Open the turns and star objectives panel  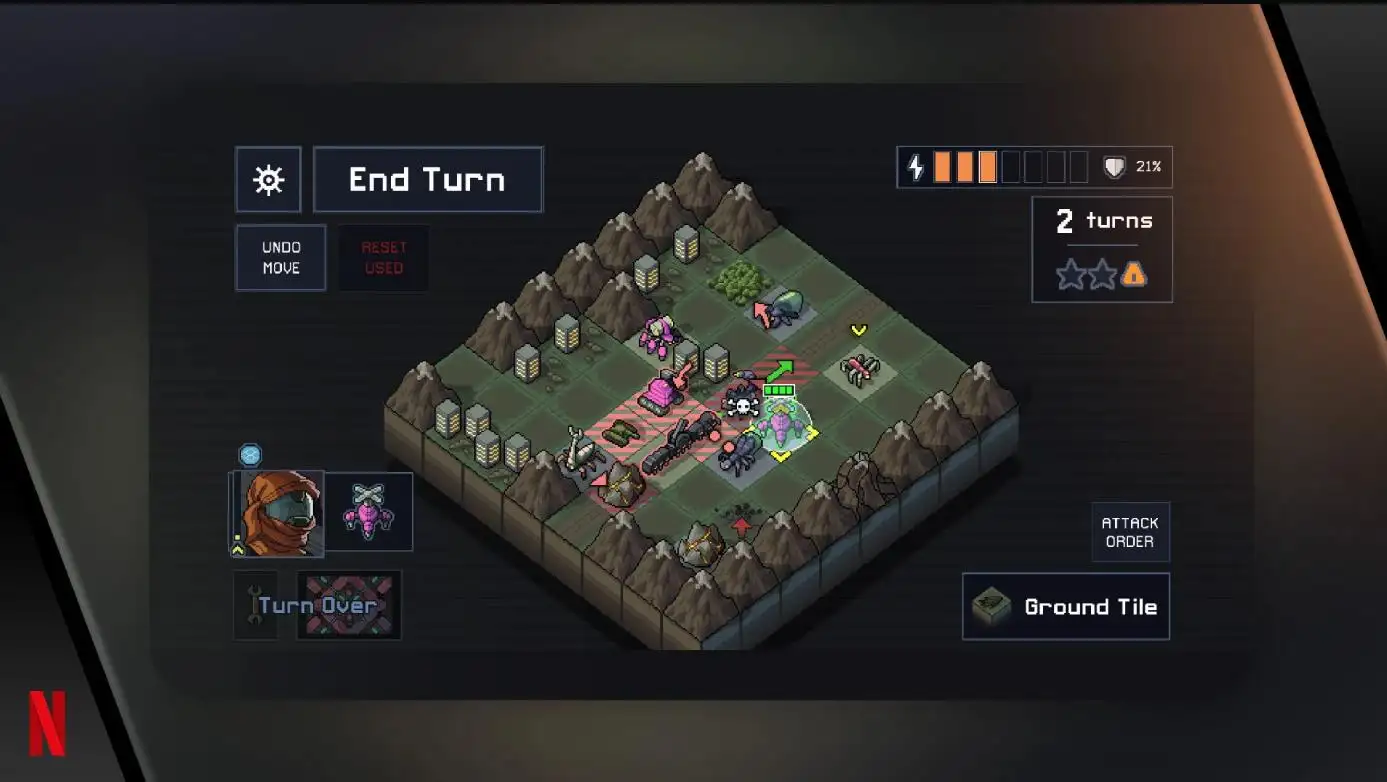[1102, 249]
